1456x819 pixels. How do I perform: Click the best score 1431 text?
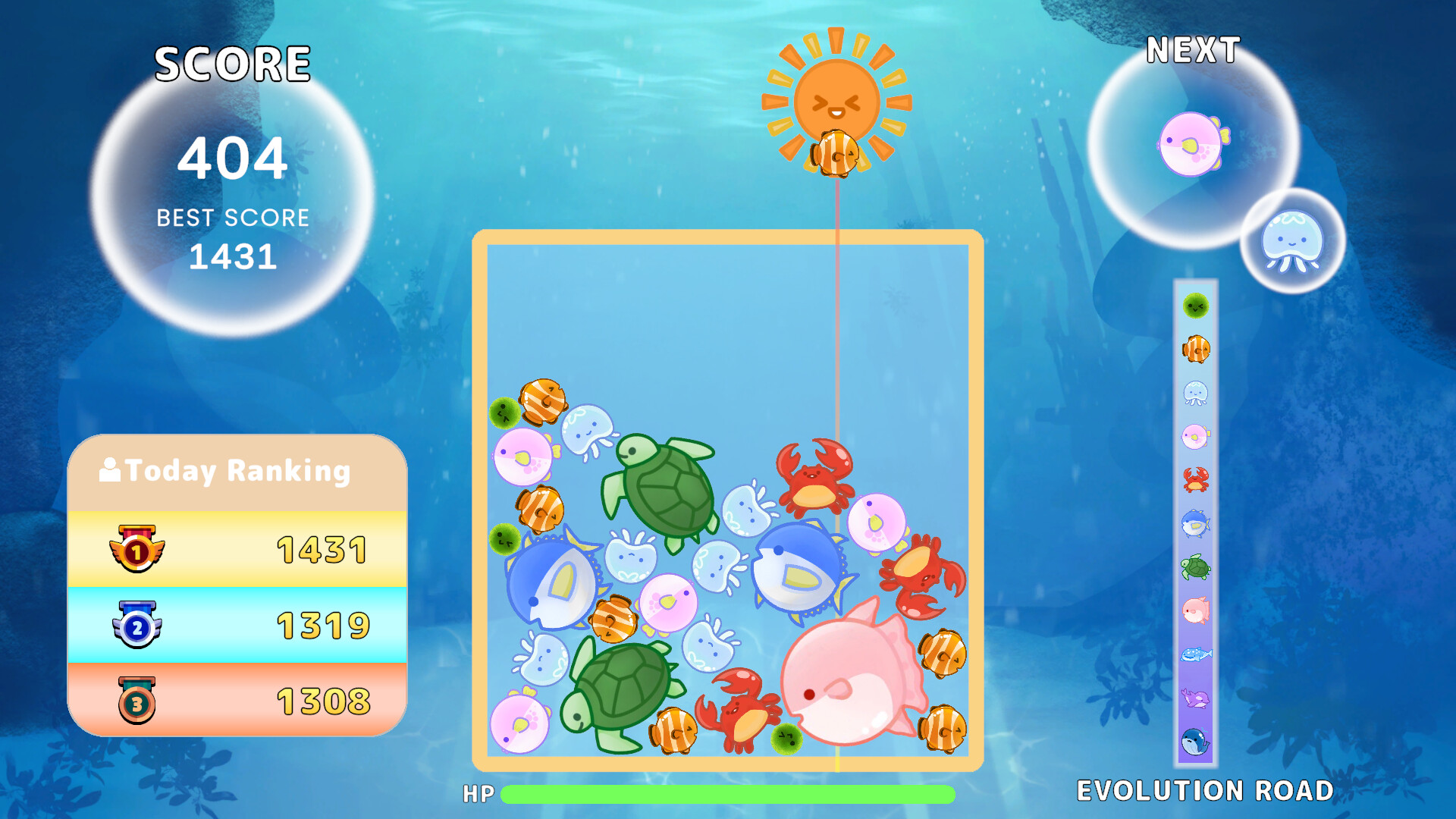click(231, 257)
